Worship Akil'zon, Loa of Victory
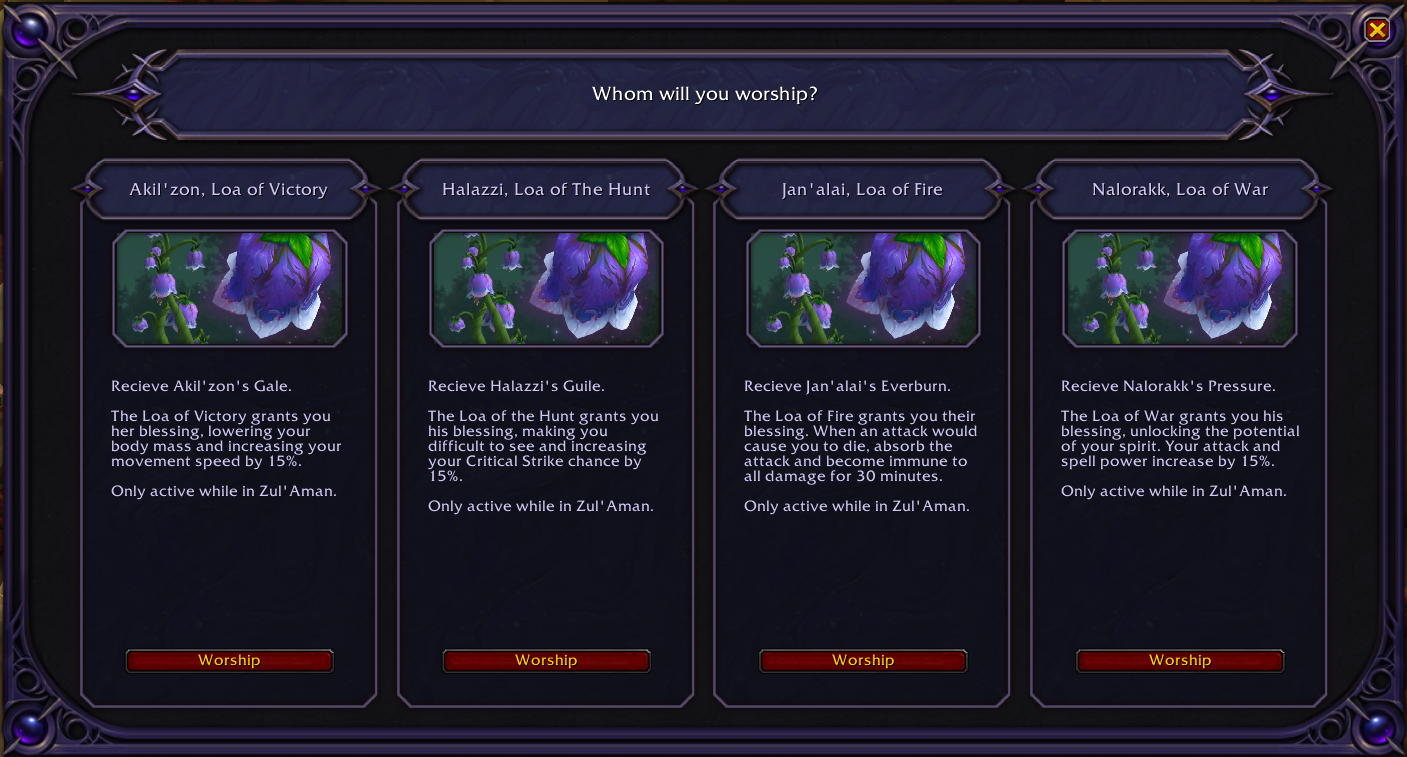 coord(229,660)
